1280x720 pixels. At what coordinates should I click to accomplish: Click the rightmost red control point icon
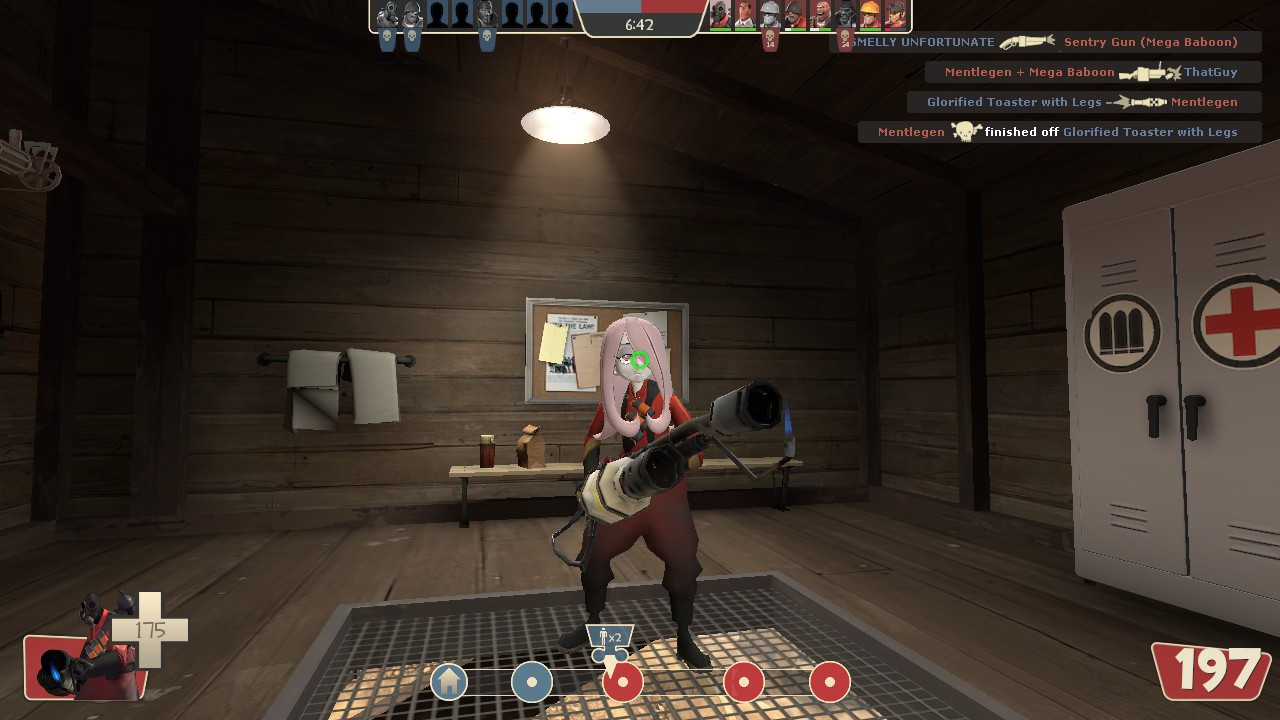pyautogui.click(x=828, y=682)
